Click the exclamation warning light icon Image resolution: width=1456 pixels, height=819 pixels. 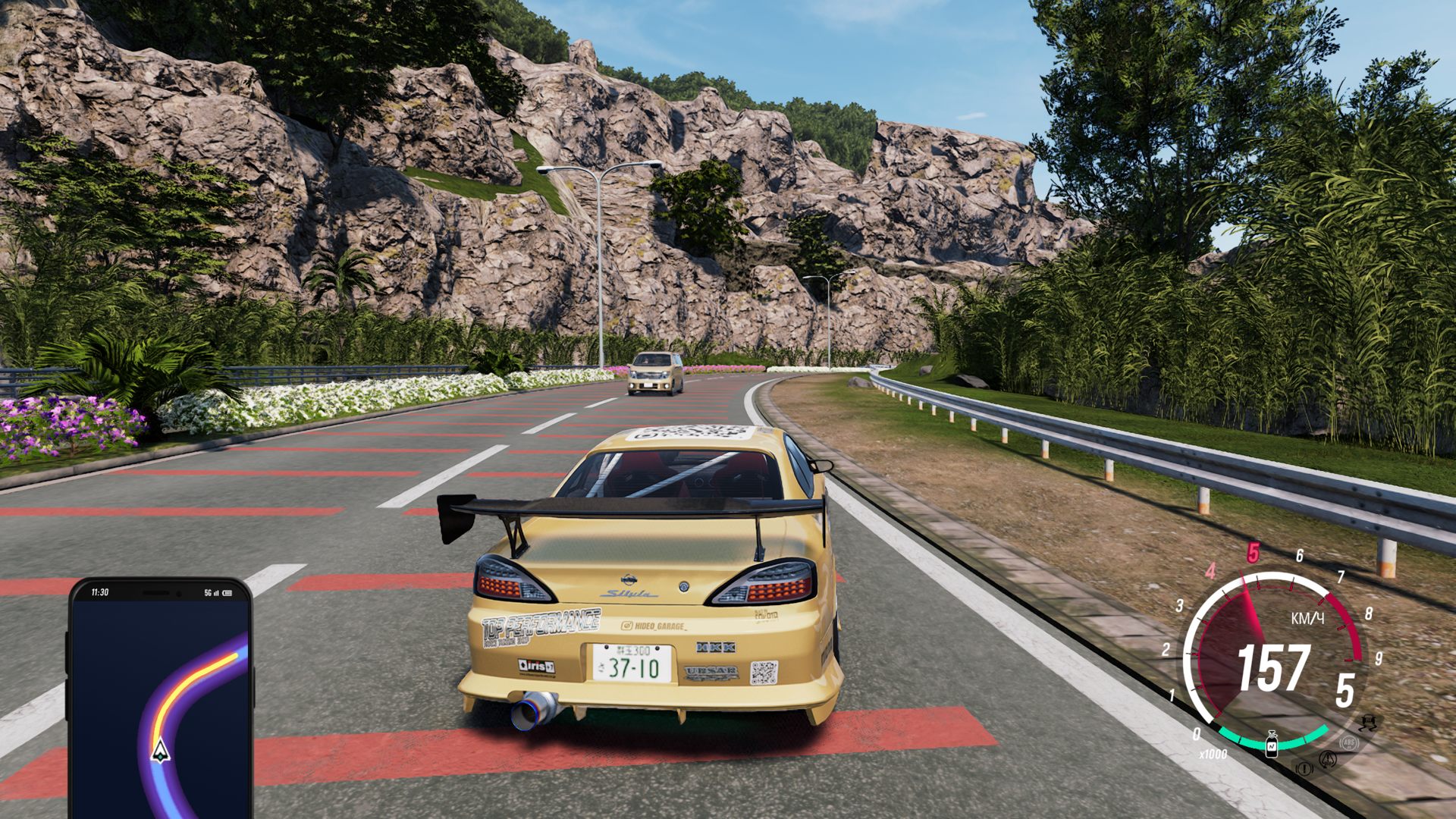coord(1304,767)
